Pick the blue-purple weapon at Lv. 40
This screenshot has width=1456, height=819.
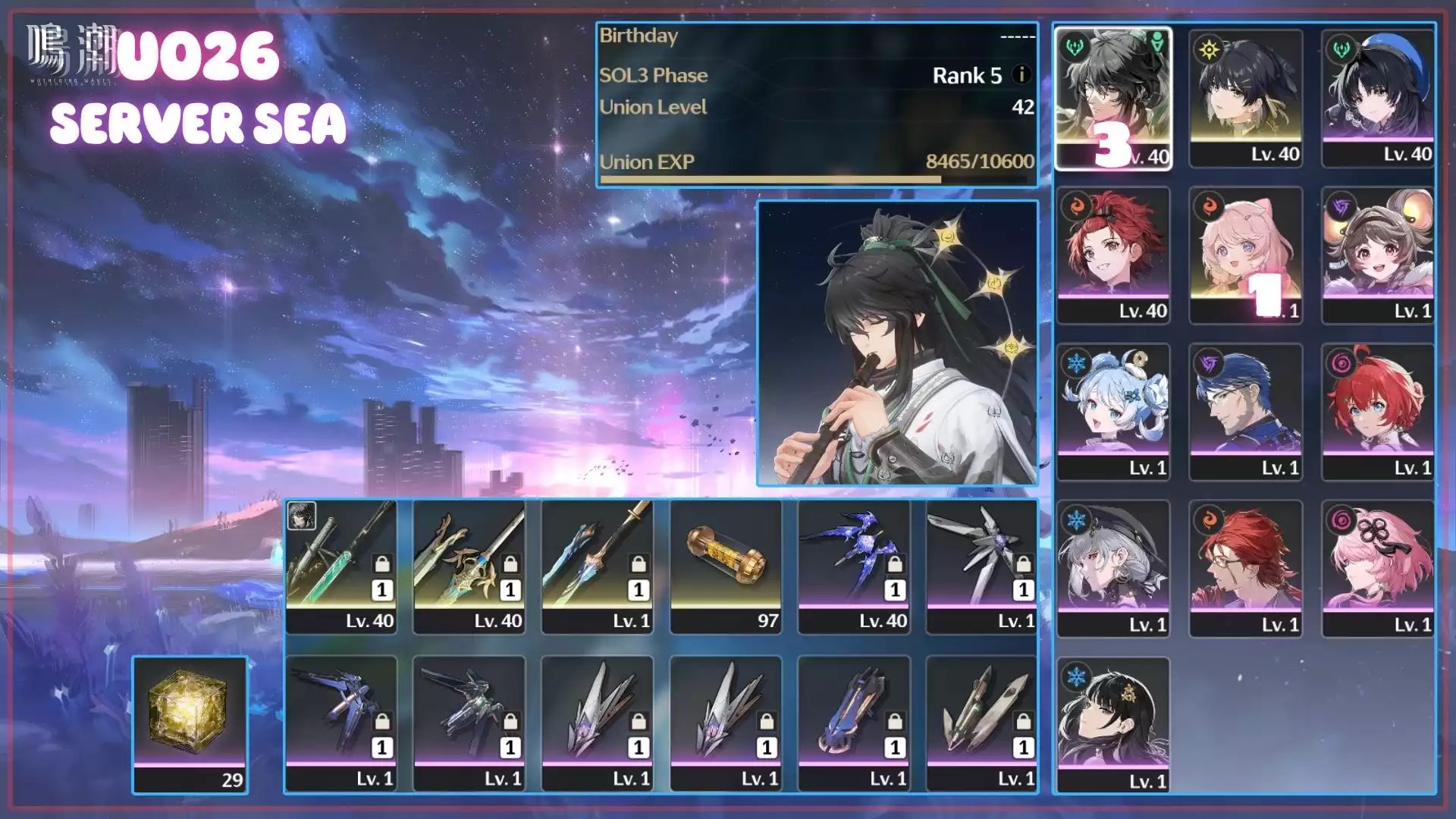click(854, 565)
